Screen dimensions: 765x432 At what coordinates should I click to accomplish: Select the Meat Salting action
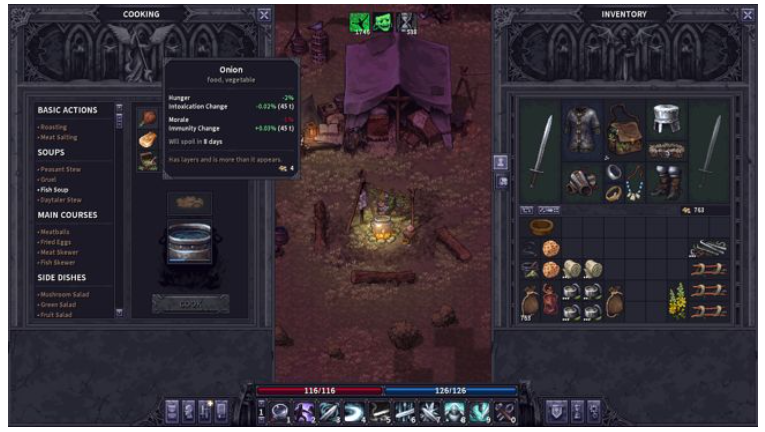pyautogui.click(x=57, y=137)
